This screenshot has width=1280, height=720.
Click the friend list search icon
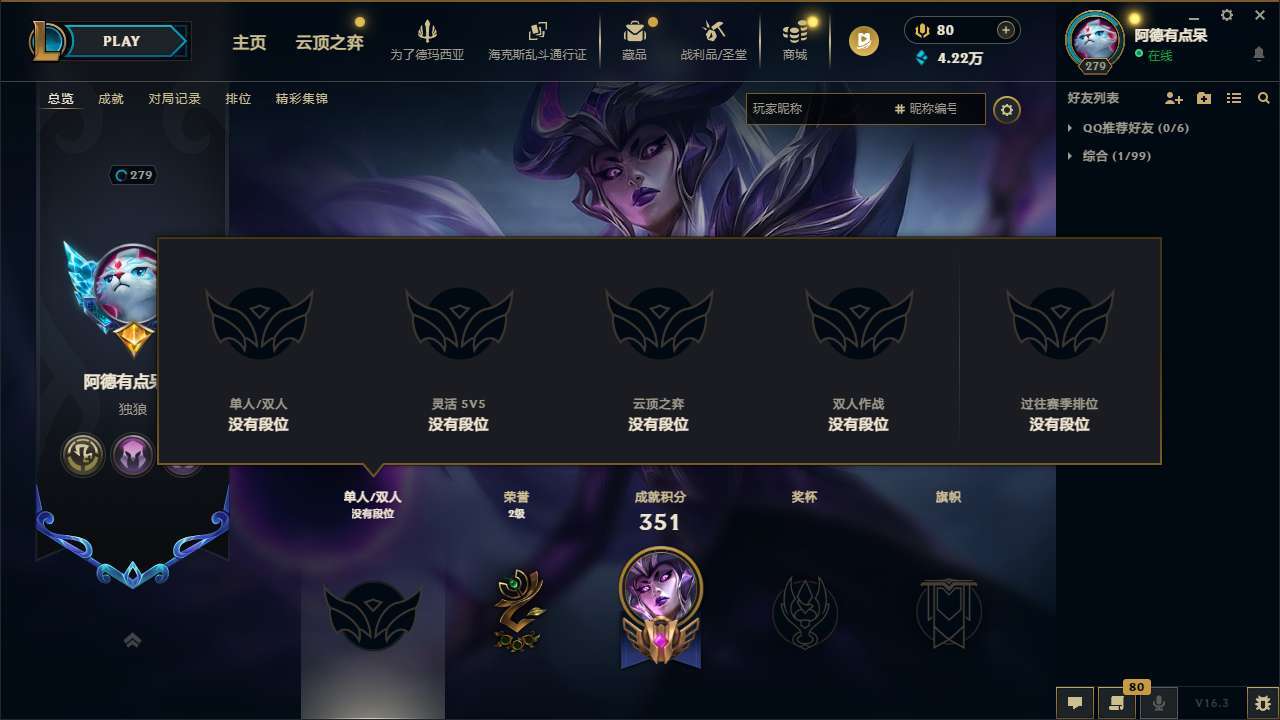[1264, 98]
